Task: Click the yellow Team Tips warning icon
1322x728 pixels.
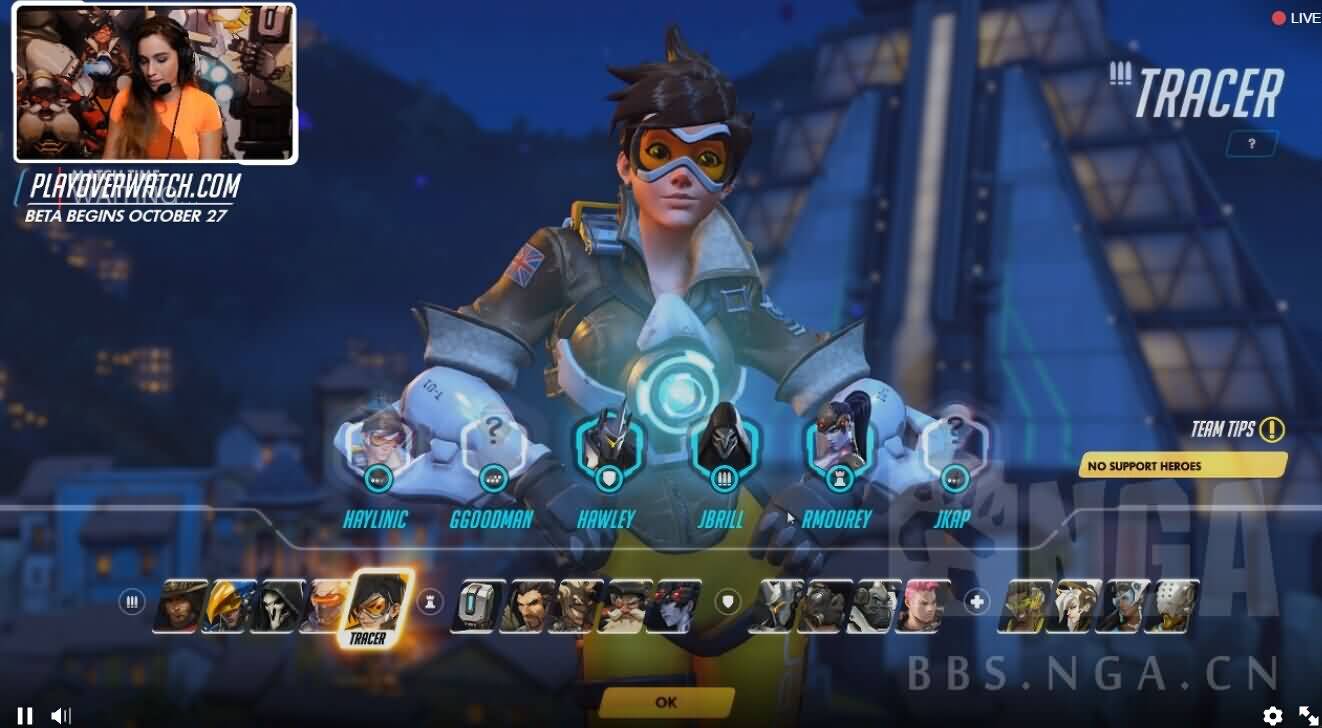Action: pos(1272,430)
